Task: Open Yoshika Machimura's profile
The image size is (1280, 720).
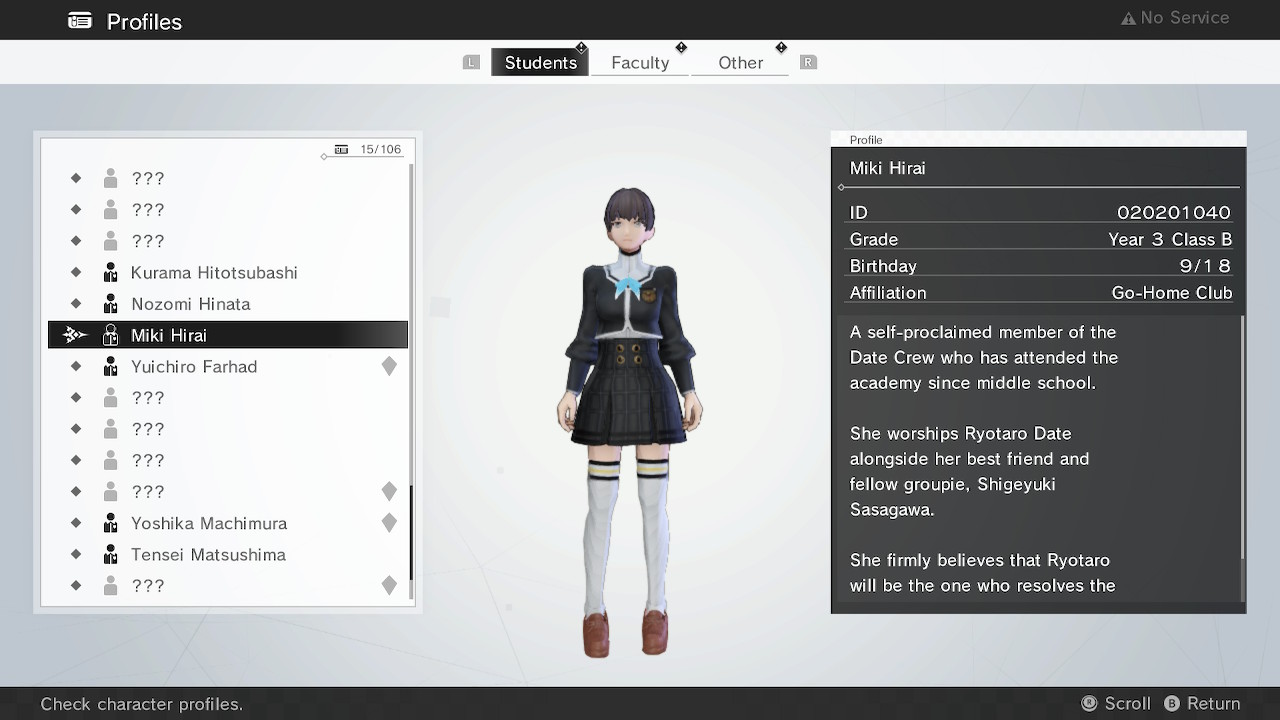Action: 209,523
